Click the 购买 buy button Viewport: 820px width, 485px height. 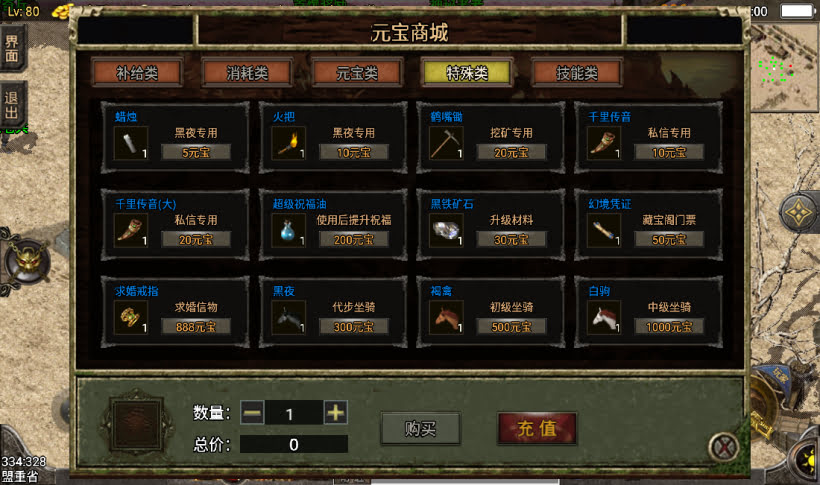coord(420,428)
